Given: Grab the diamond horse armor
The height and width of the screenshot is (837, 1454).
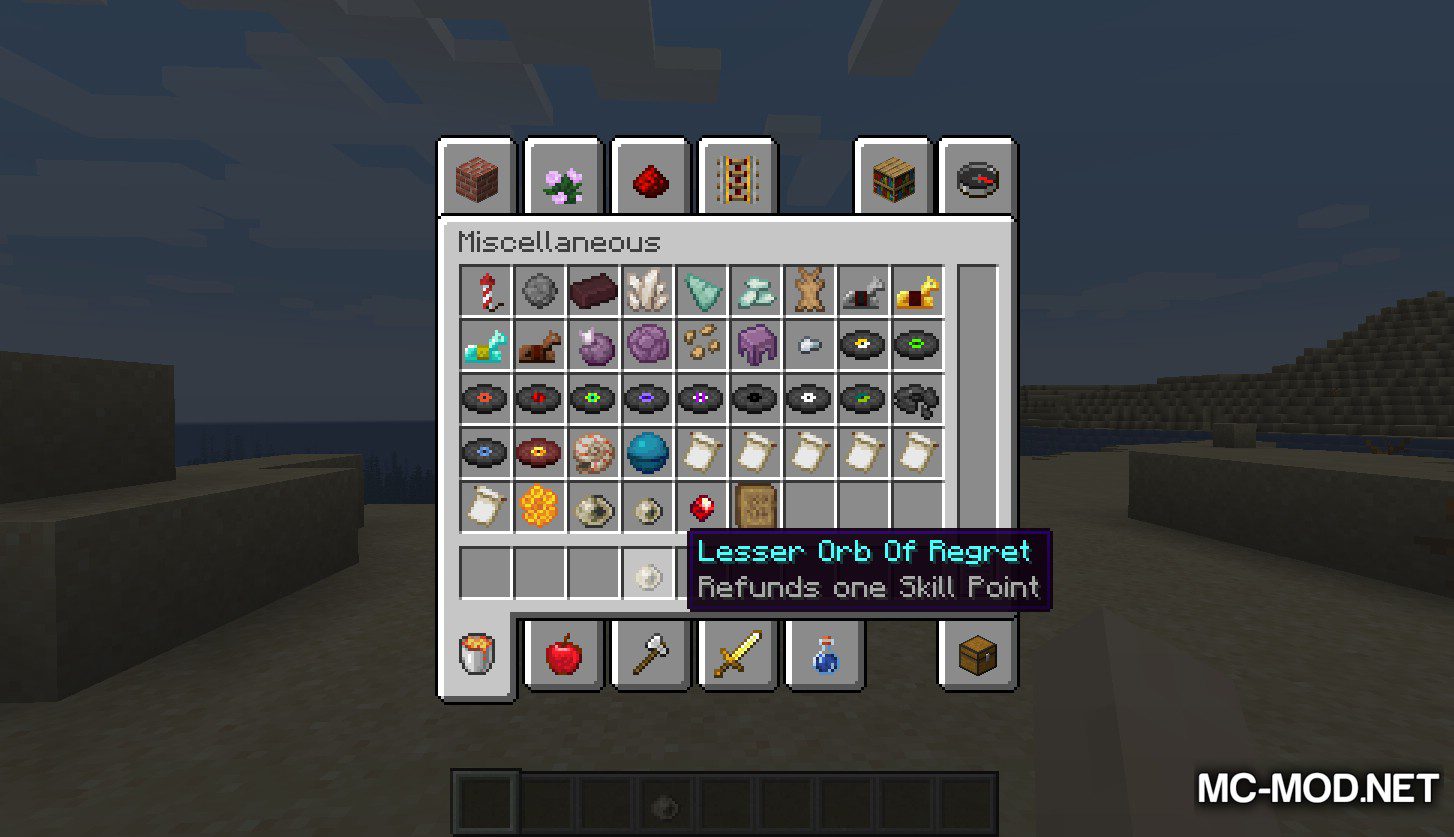Looking at the screenshot, I should click(x=486, y=345).
